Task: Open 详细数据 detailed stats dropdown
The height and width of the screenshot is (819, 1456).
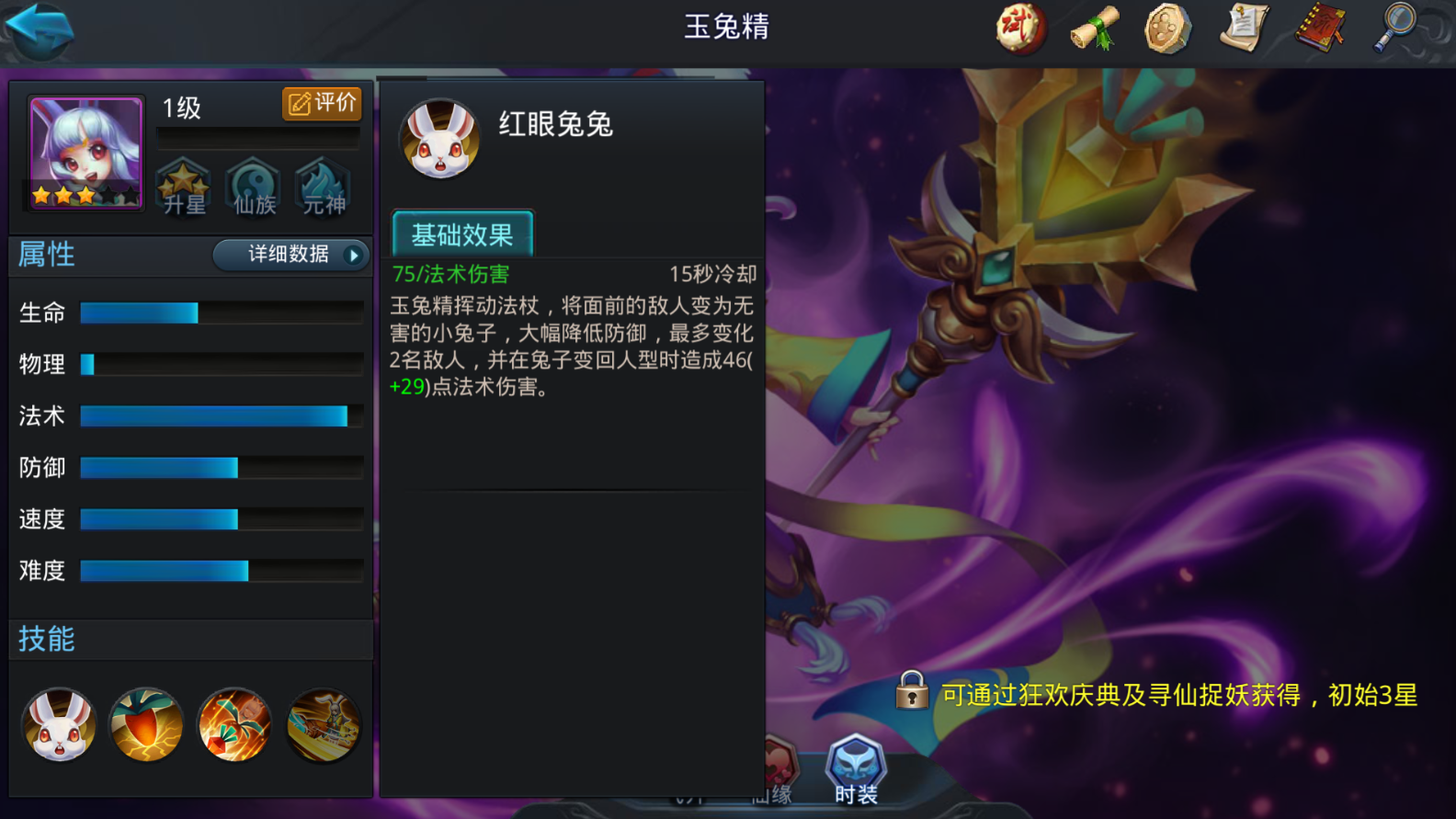Action: pos(290,255)
